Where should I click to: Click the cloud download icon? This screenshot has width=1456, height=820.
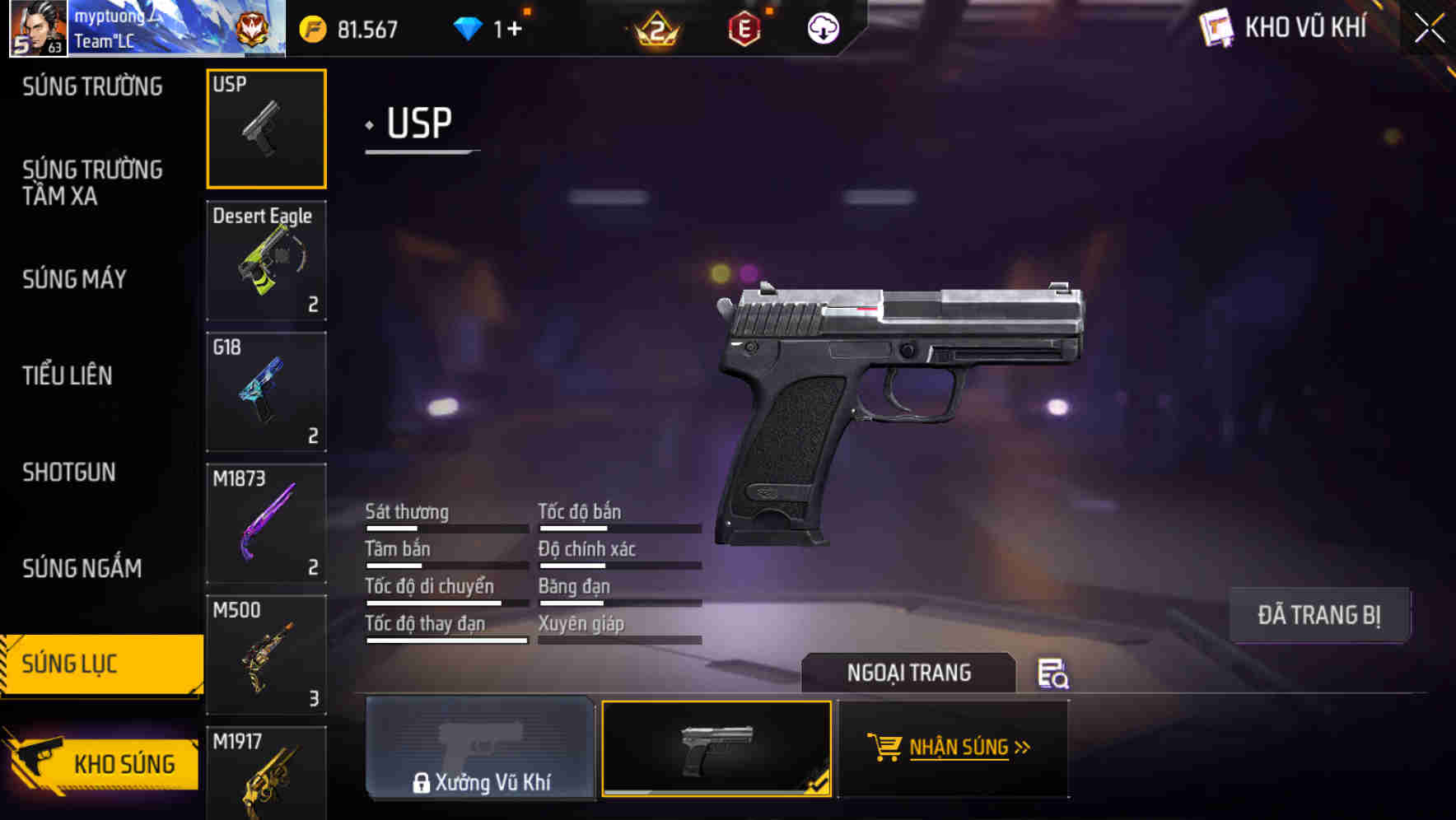point(822,30)
